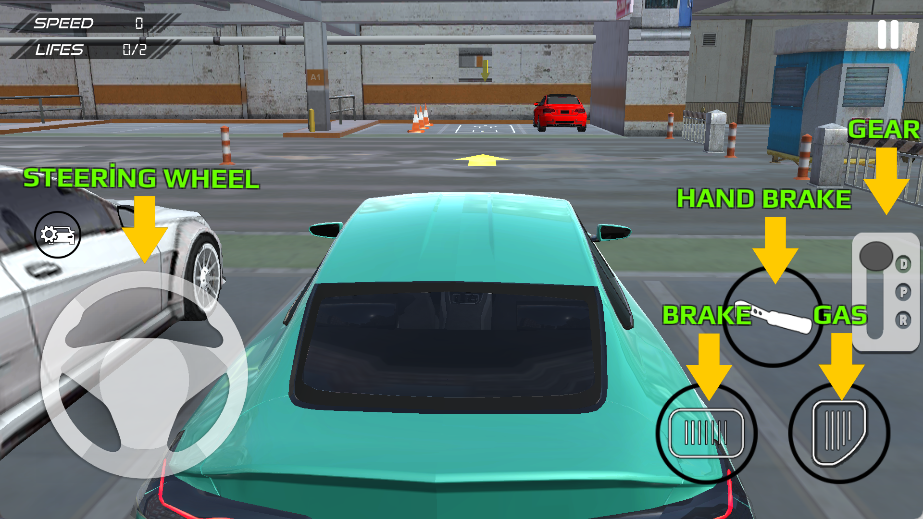Engage the hand brake button
The image size is (923, 519).
pos(772,315)
